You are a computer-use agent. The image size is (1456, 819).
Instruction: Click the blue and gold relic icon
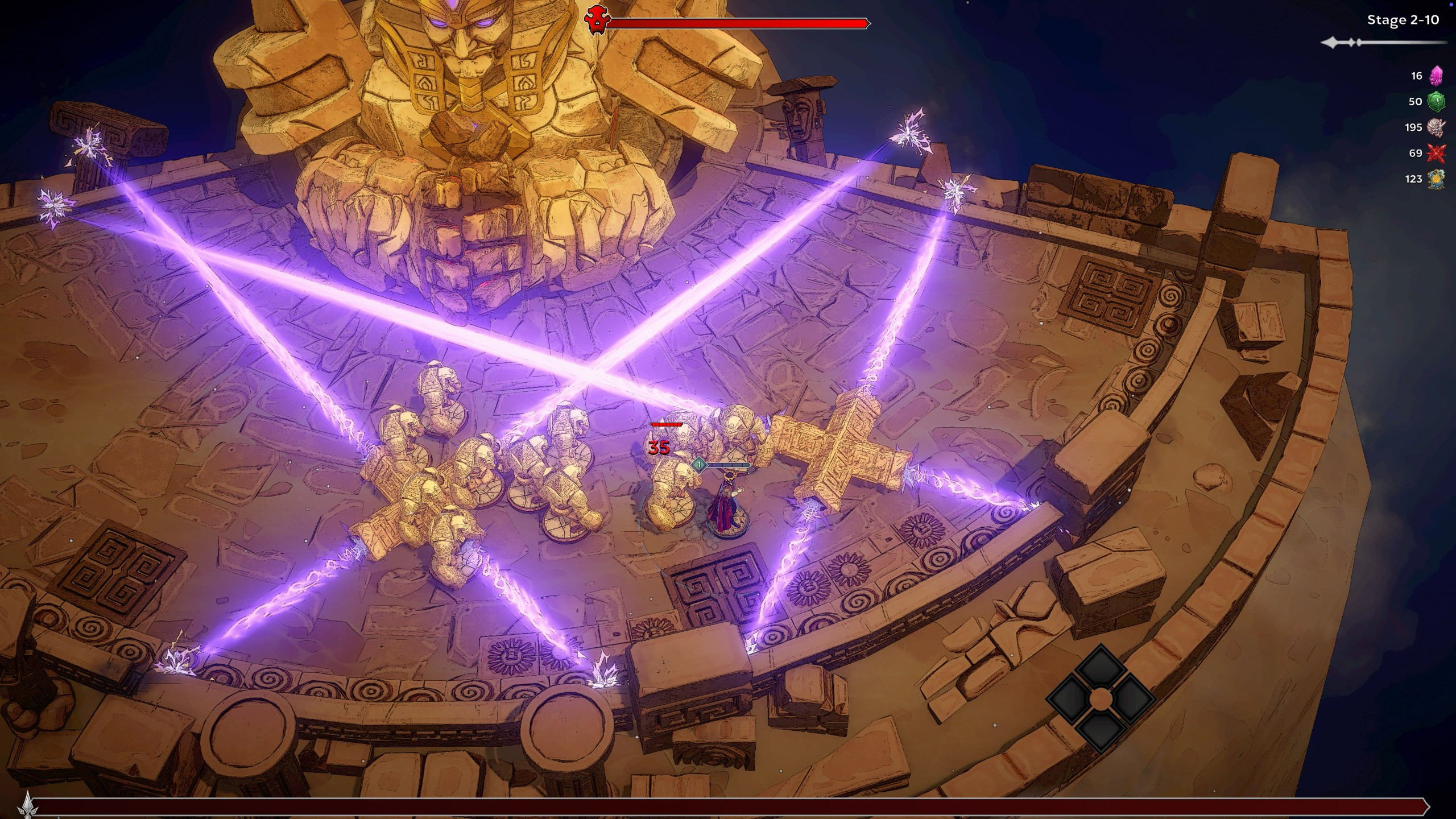click(x=1437, y=179)
